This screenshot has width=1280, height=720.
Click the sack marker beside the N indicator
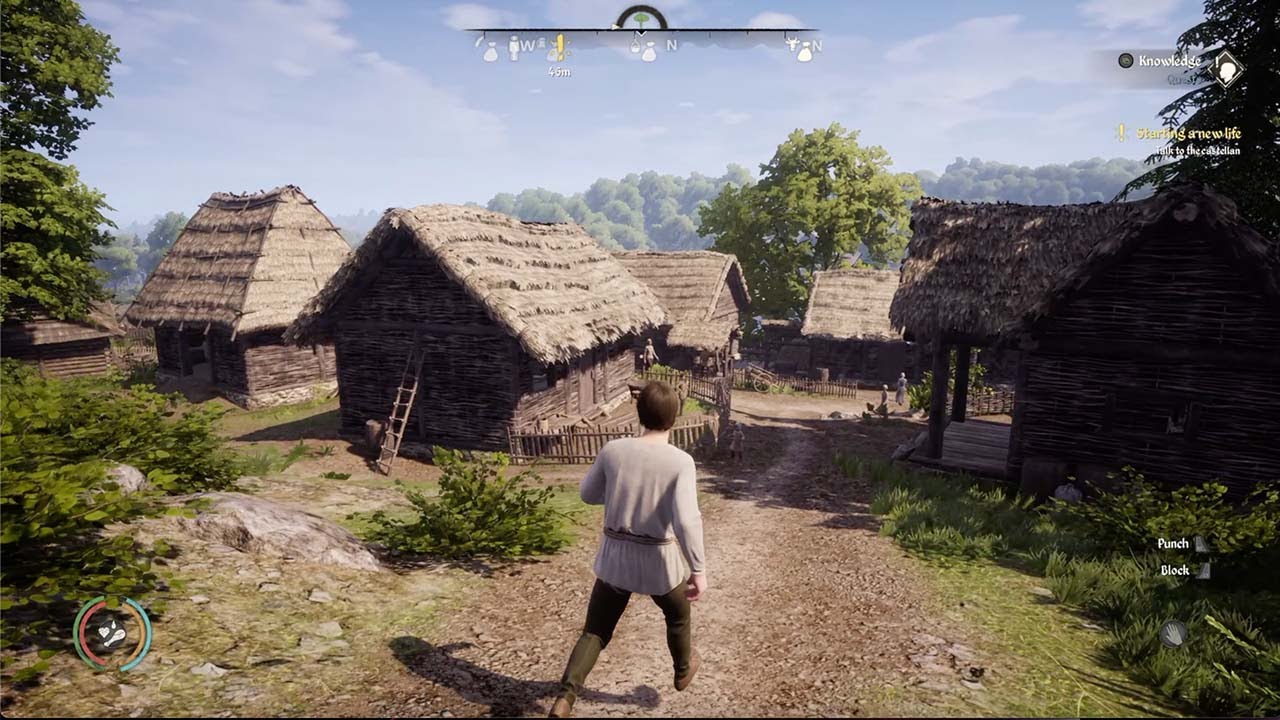pyautogui.click(x=650, y=54)
